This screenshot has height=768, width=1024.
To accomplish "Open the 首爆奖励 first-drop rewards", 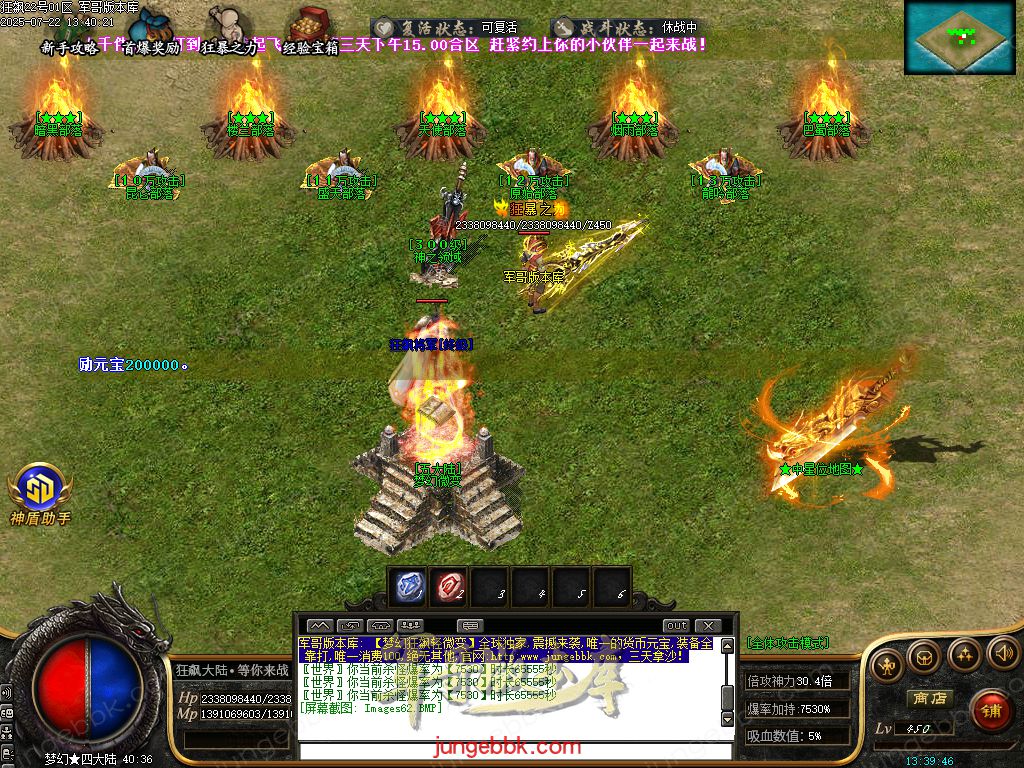I will click(x=151, y=32).
